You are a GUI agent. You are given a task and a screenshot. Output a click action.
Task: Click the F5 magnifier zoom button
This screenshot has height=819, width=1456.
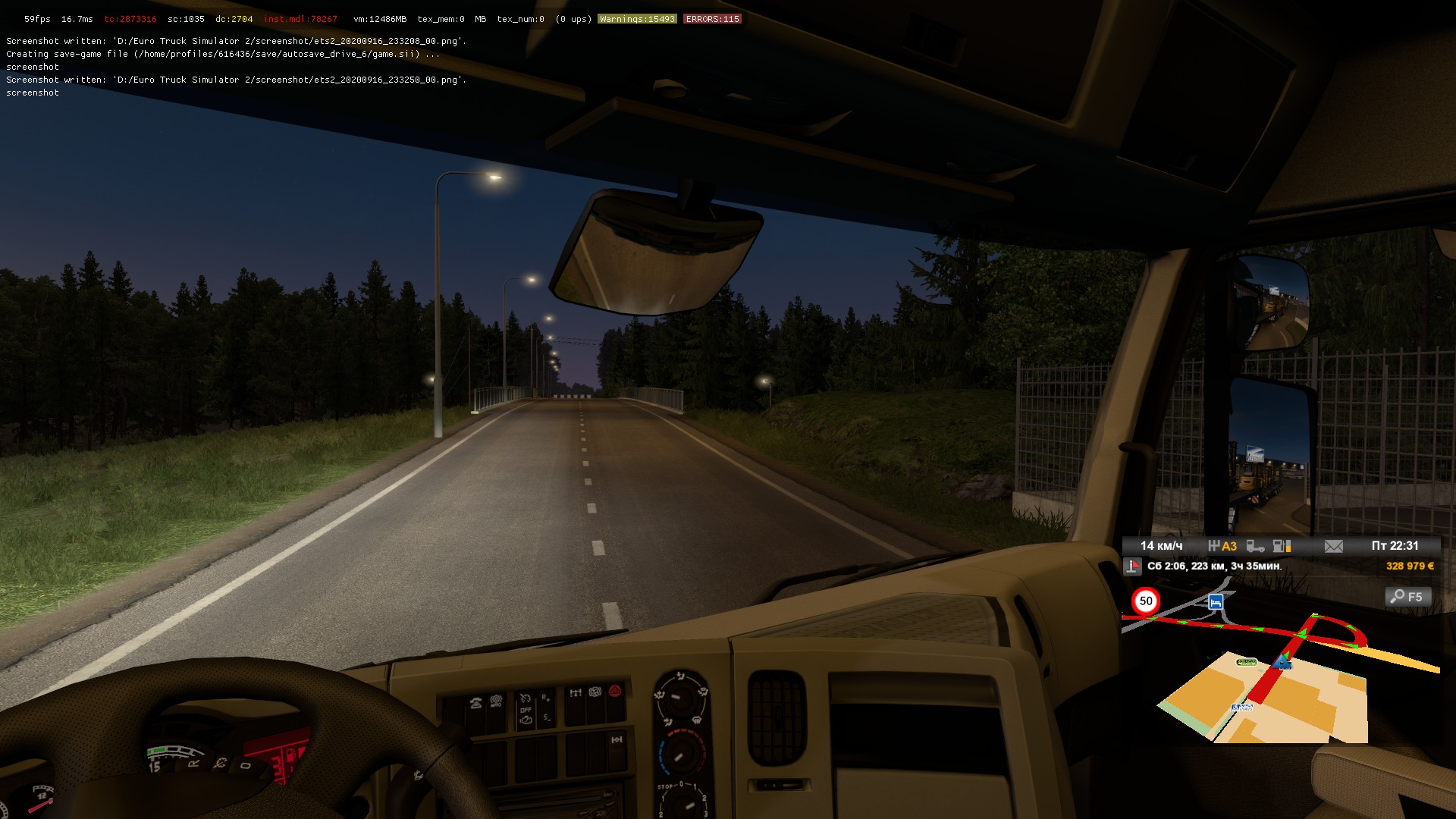tap(1408, 597)
